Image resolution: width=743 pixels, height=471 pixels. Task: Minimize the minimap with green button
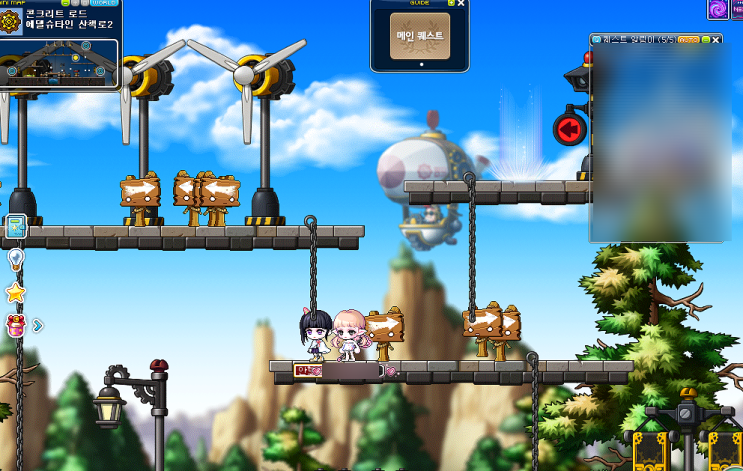pos(65,3)
